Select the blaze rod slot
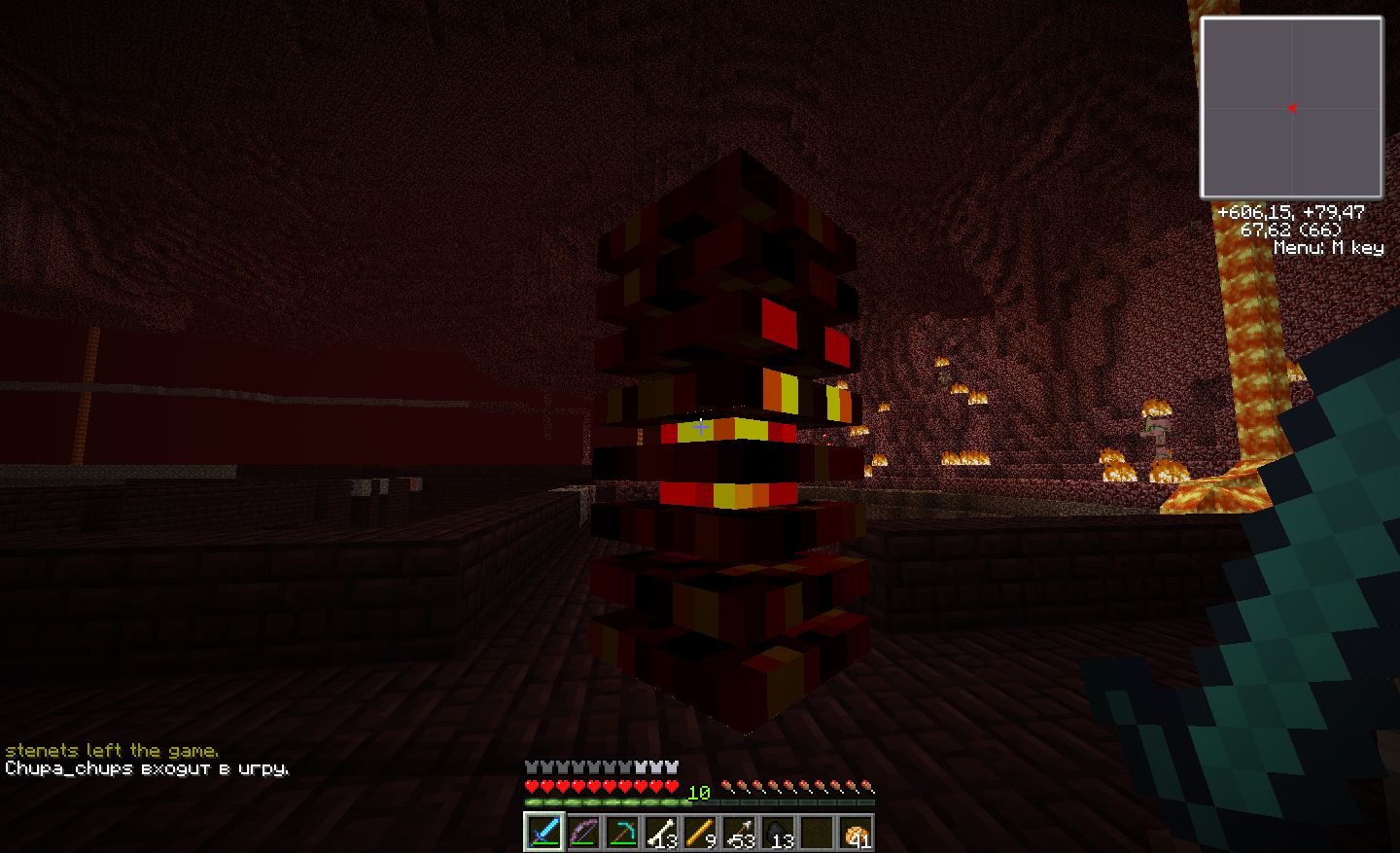Screen dimensions: 1400x853 [700, 833]
